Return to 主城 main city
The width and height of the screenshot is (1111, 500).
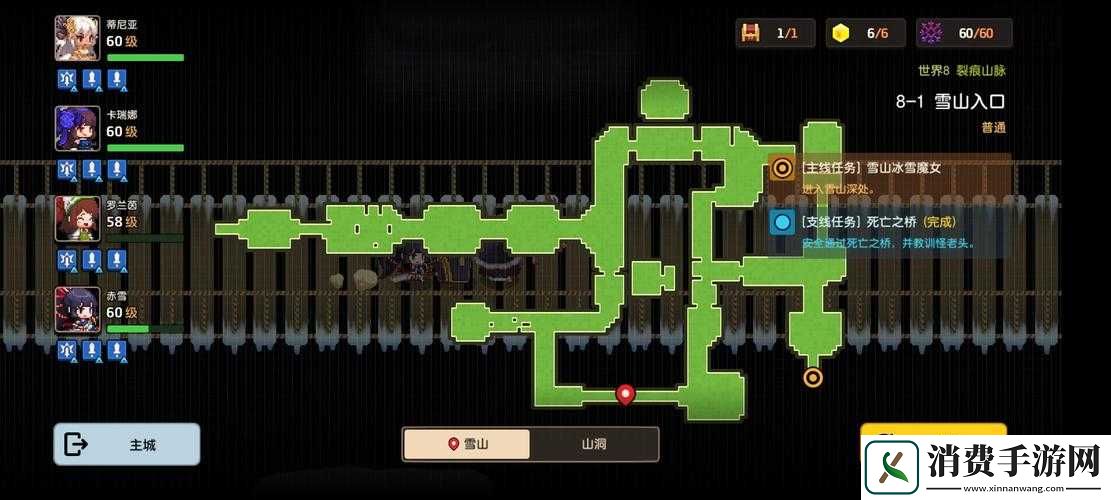click(126, 444)
